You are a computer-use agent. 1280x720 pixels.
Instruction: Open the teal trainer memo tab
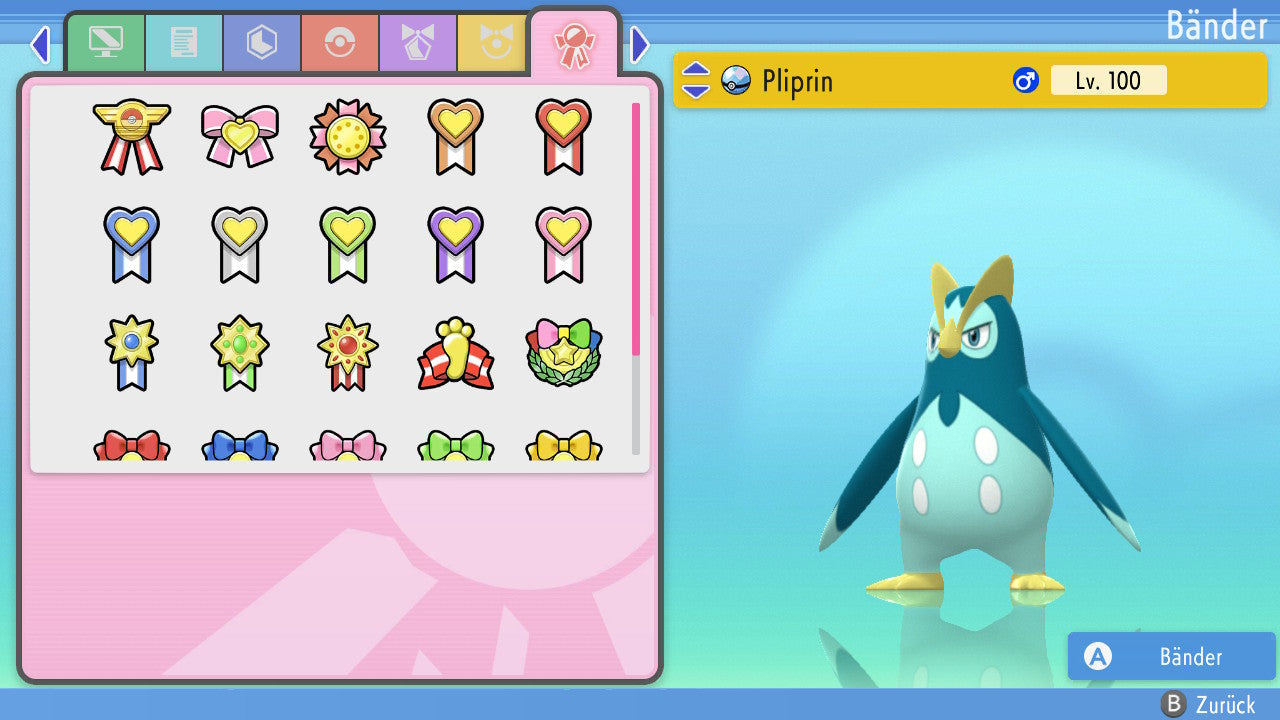[184, 43]
